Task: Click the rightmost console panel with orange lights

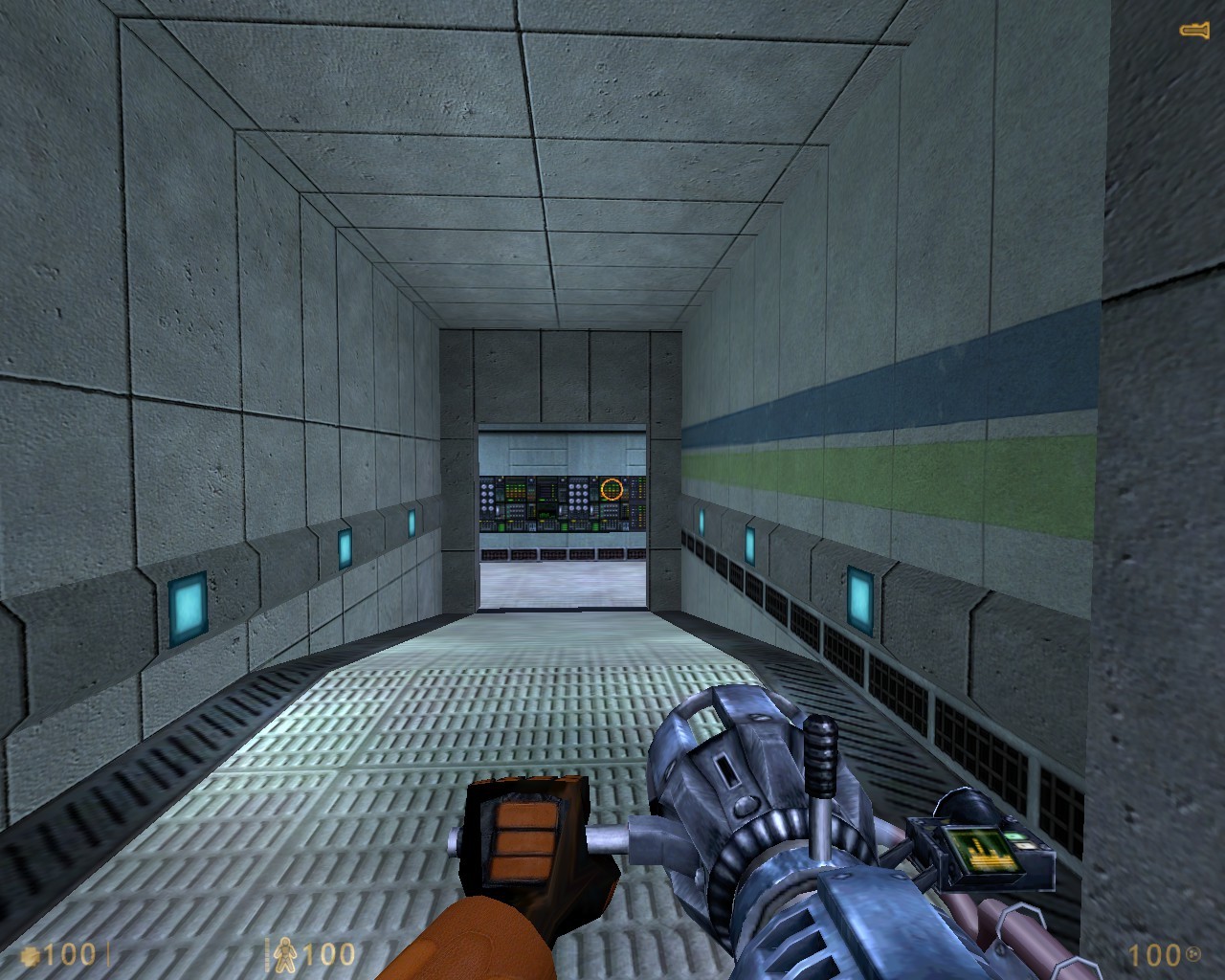Action: 639,501
